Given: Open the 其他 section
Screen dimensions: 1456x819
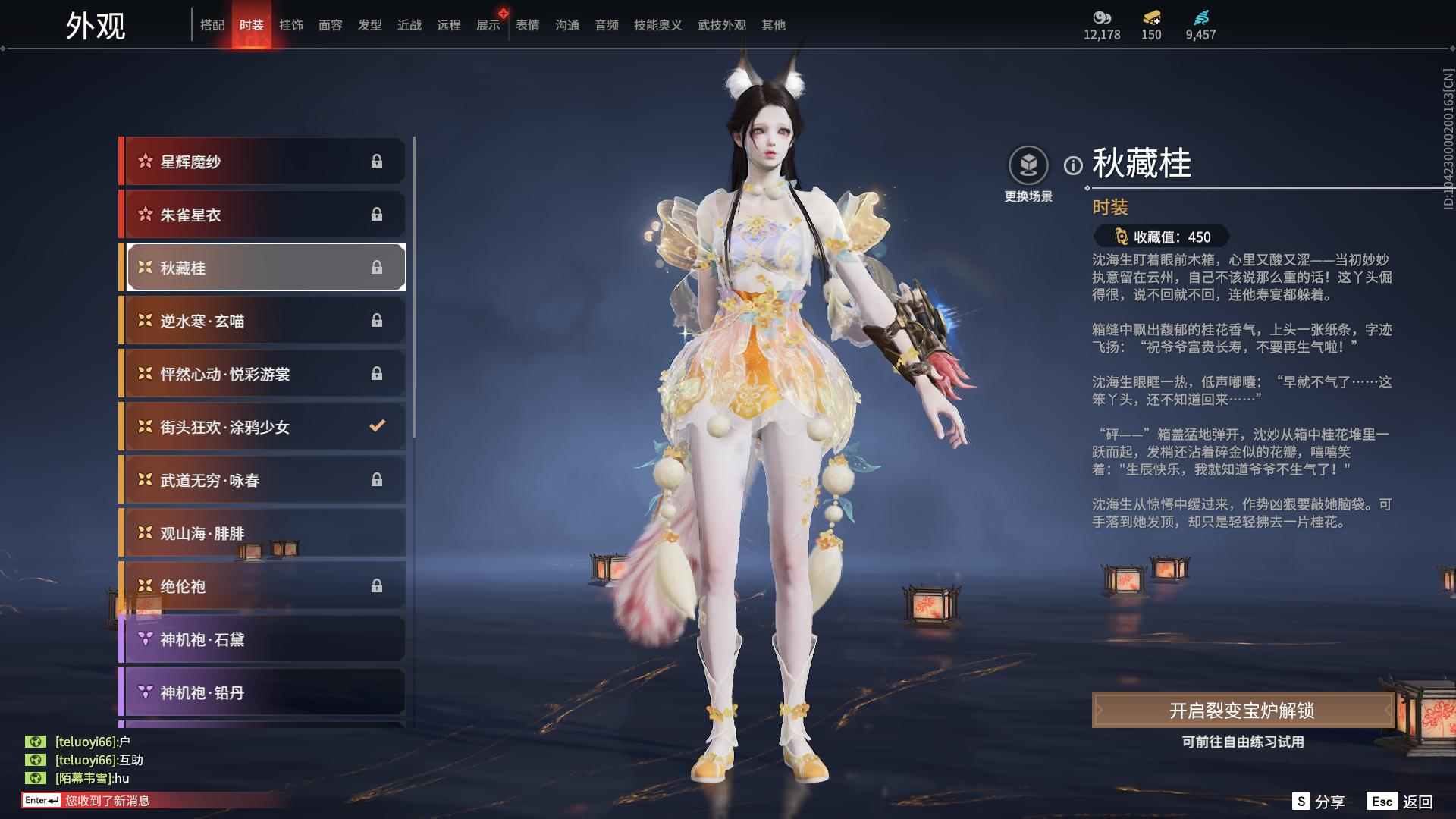Looking at the screenshot, I should (773, 25).
